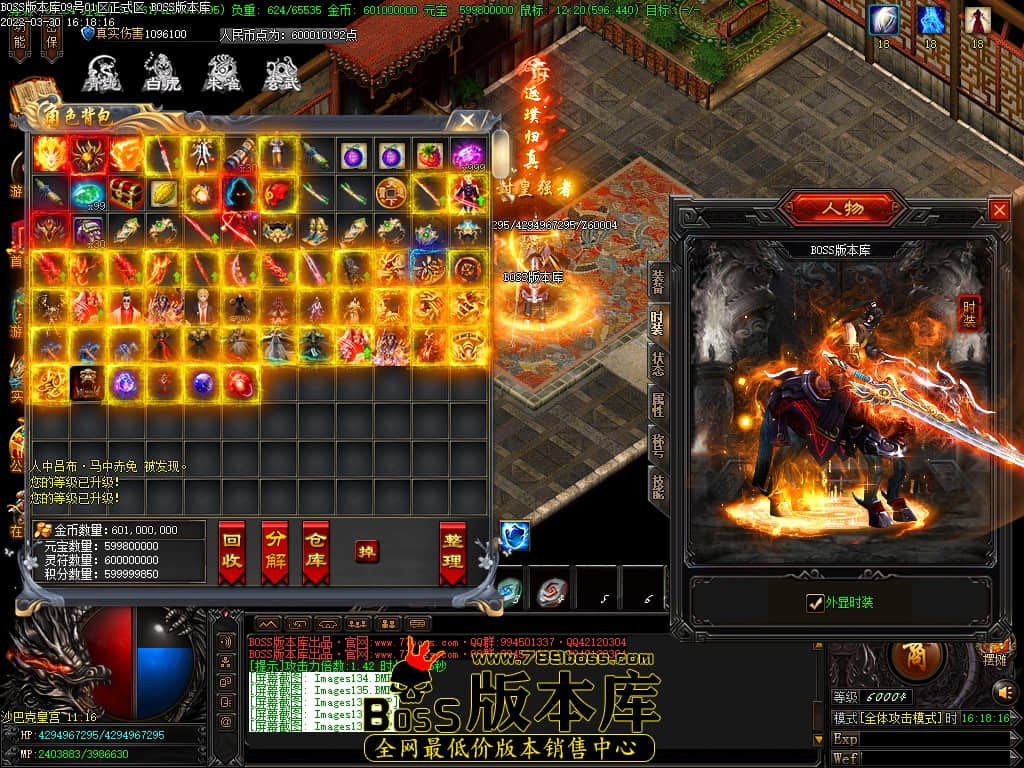
Task: Switch to the 装备 equipment tab
Action: pyautogui.click(x=657, y=282)
